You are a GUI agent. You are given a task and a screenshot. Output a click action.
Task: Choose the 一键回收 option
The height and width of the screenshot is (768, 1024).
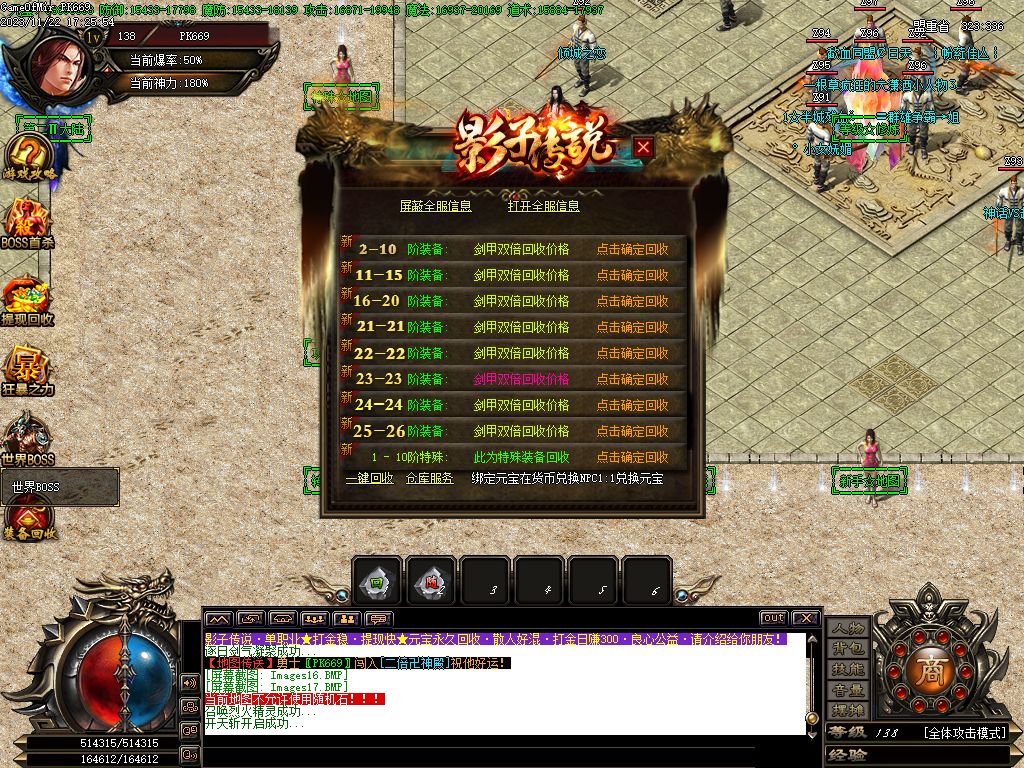pos(369,479)
